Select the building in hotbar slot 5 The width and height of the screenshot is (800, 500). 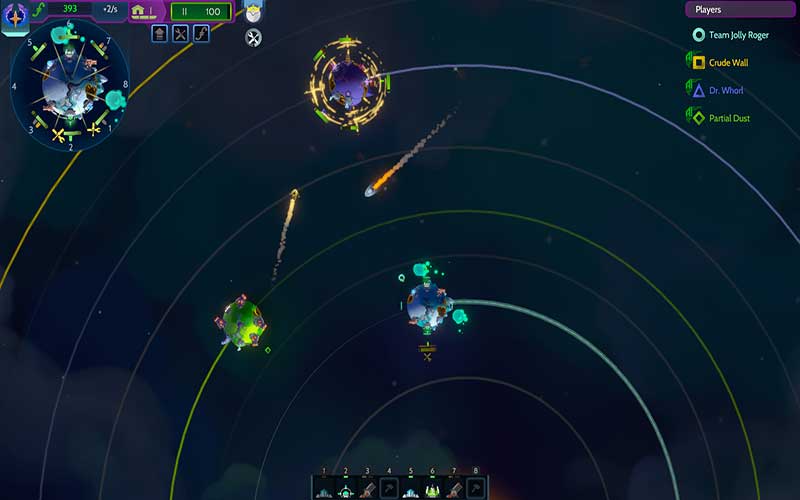click(x=411, y=489)
